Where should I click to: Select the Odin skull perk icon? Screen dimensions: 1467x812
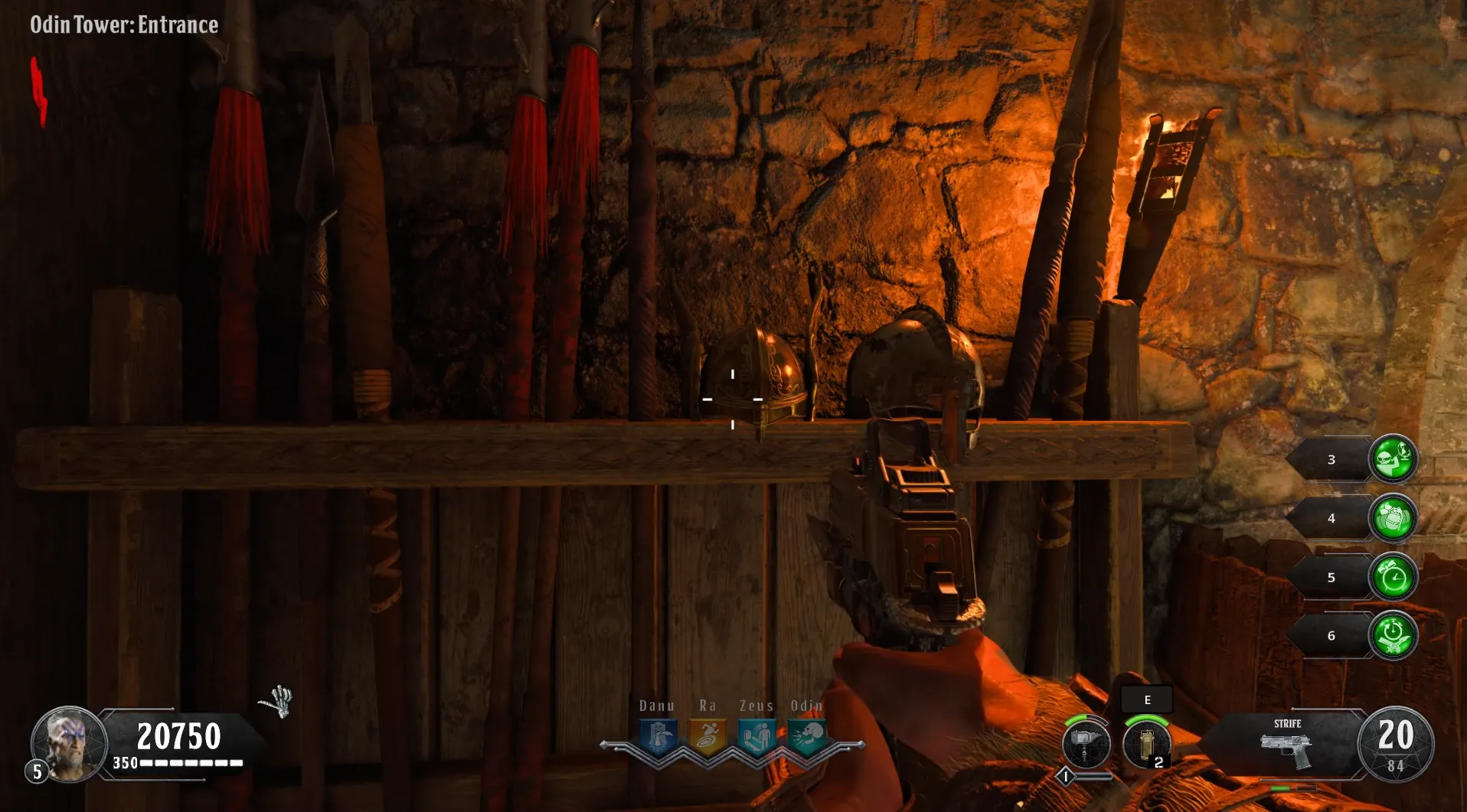click(806, 738)
